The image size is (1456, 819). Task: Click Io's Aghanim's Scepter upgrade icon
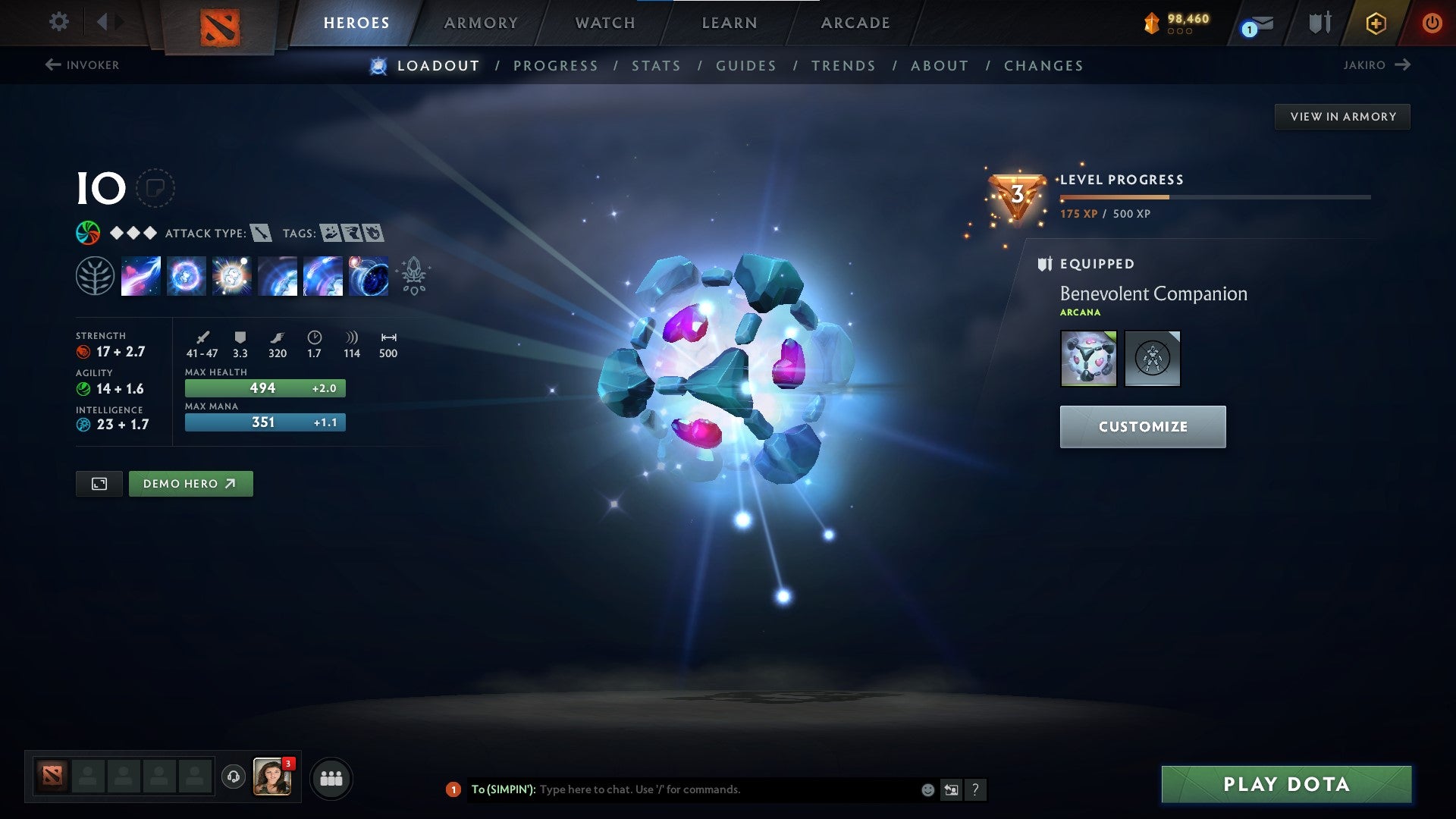[x=413, y=275]
